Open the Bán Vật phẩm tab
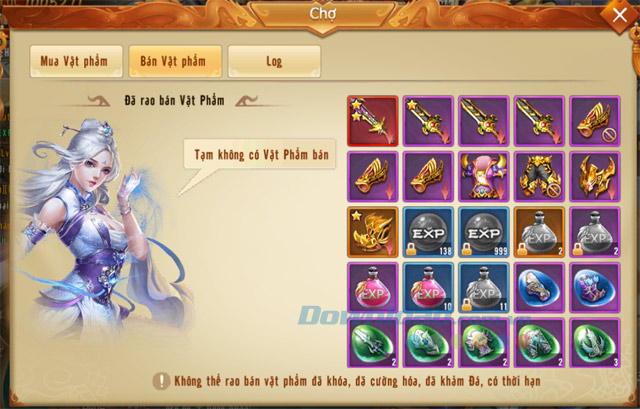 click(x=174, y=61)
